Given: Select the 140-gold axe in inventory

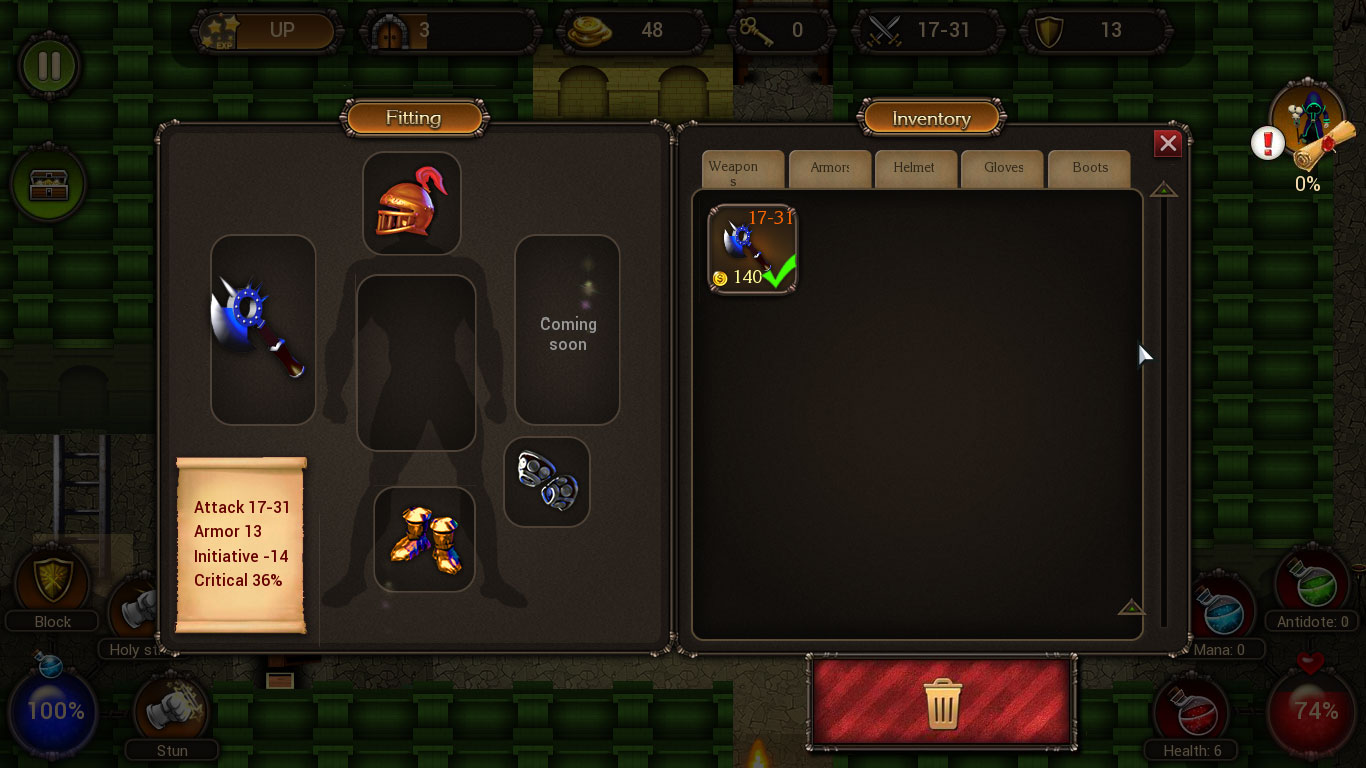Looking at the screenshot, I should coord(751,248).
